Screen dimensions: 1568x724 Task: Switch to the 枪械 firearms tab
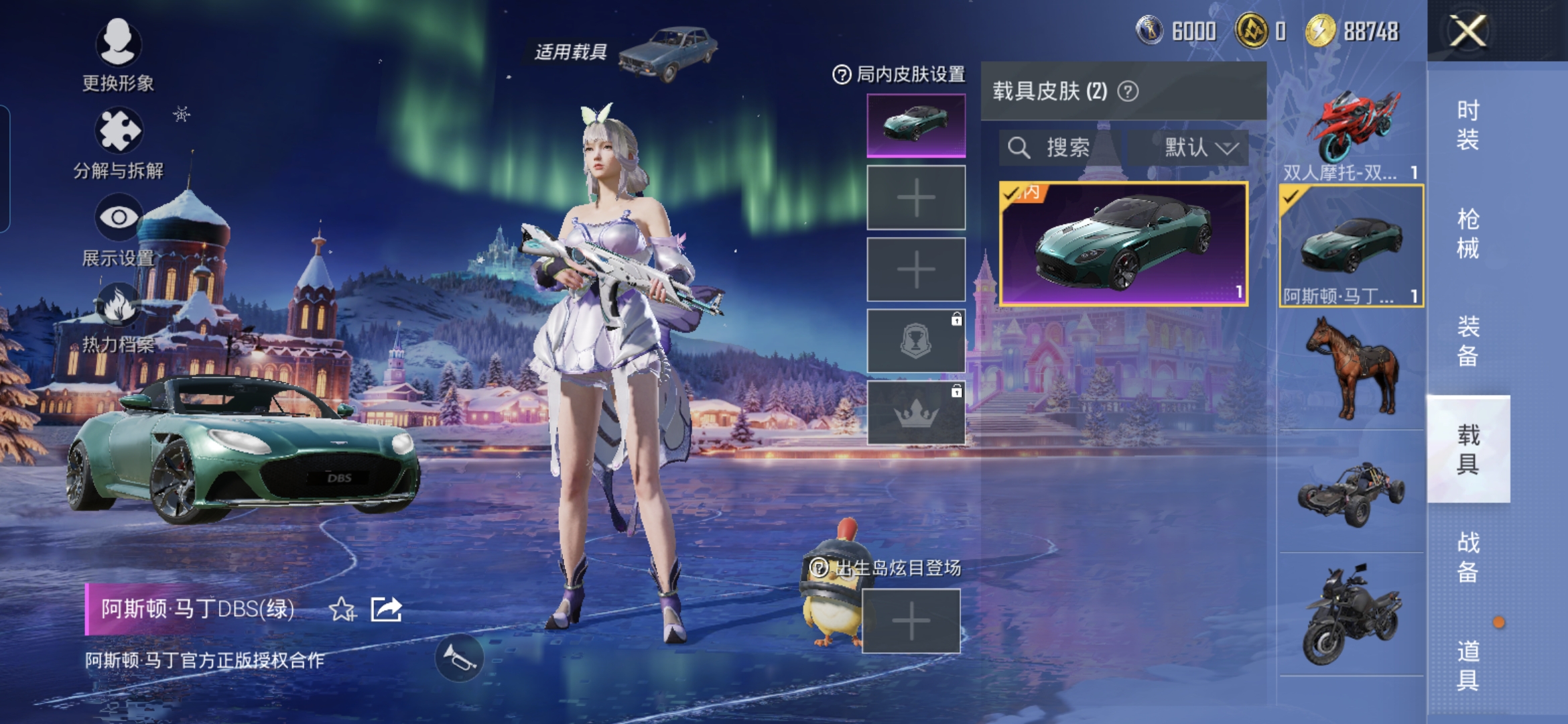(1467, 233)
